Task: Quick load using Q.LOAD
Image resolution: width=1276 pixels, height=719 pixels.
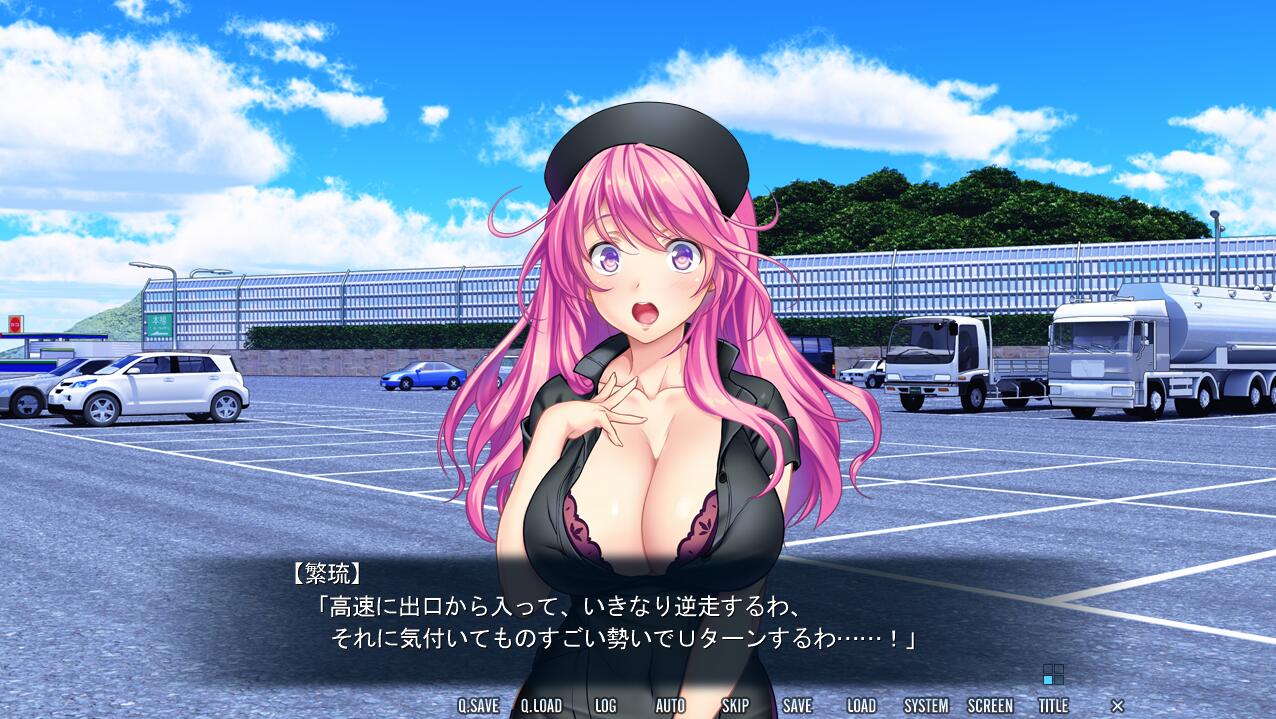Action: pyautogui.click(x=541, y=705)
